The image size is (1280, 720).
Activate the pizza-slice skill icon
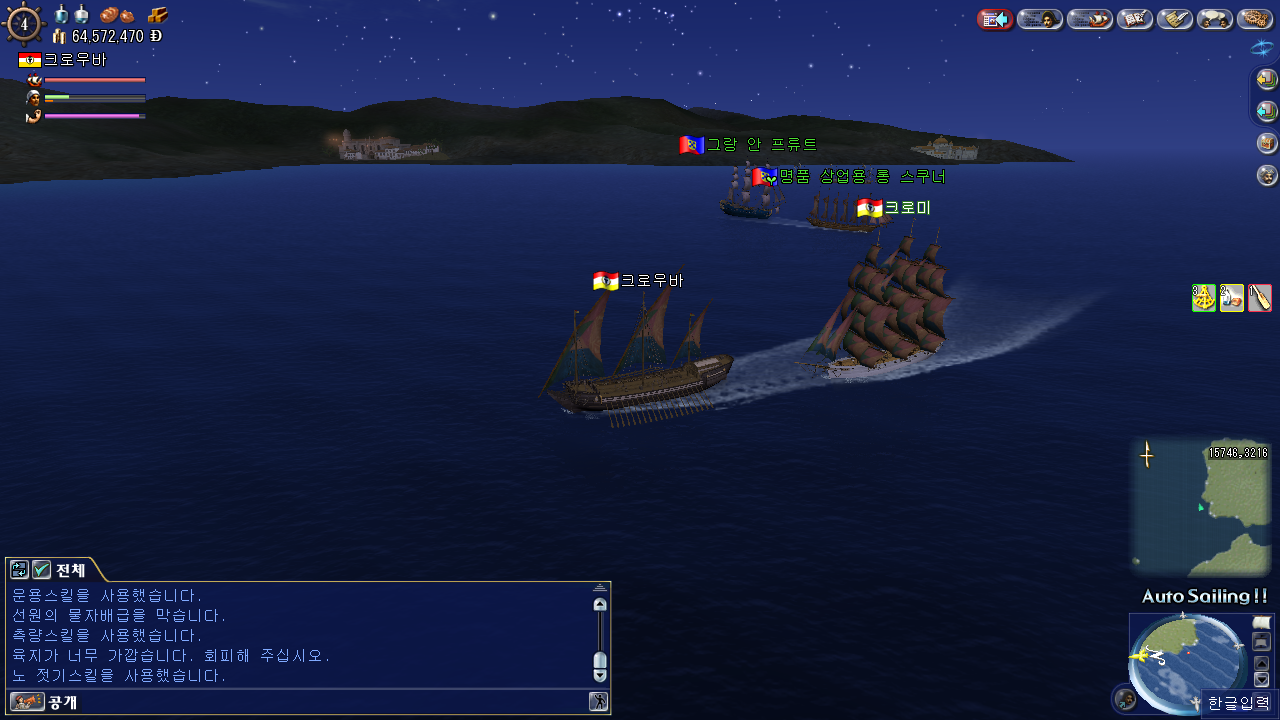click(1204, 298)
